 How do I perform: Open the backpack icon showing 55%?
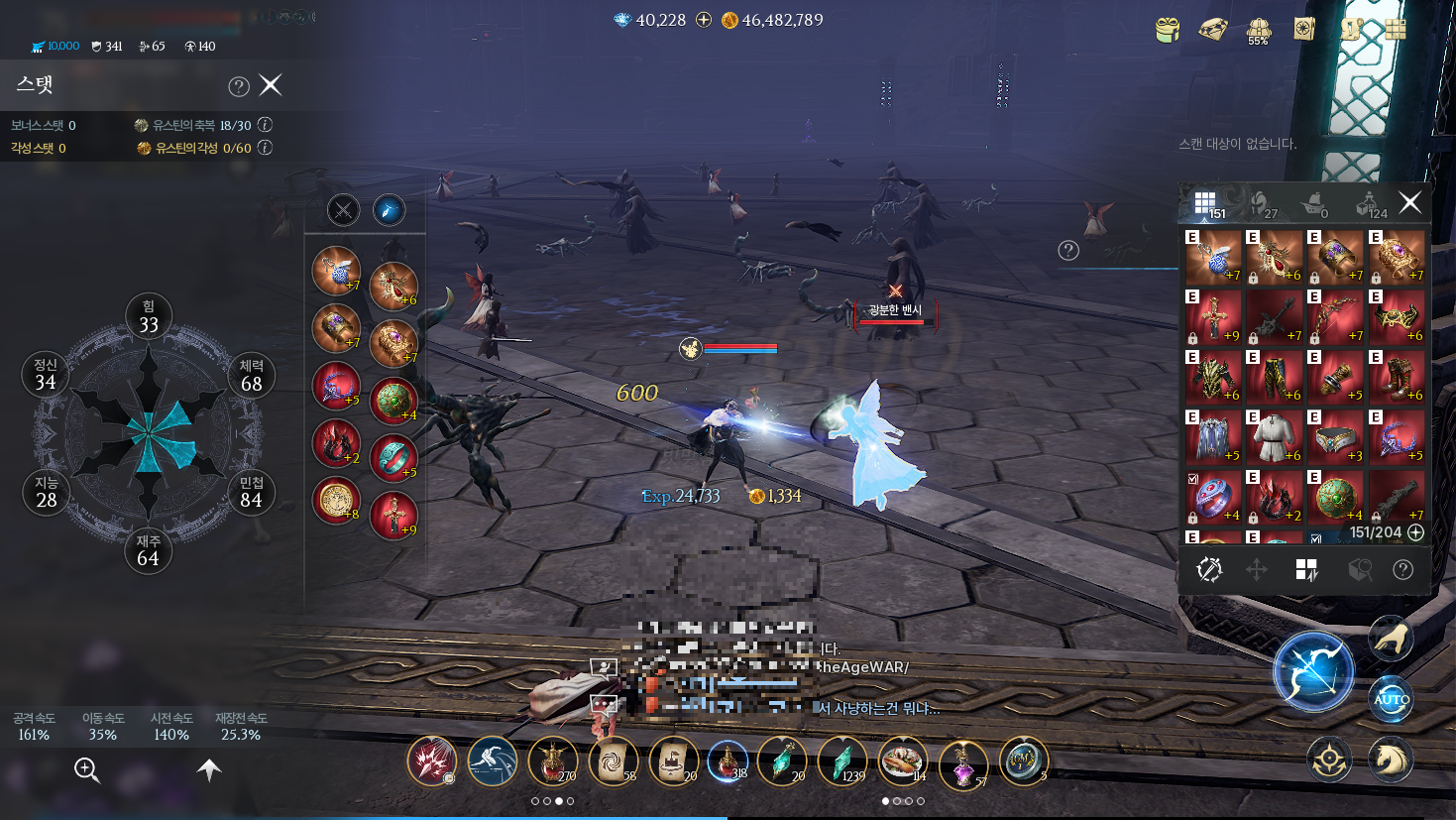point(1259,31)
